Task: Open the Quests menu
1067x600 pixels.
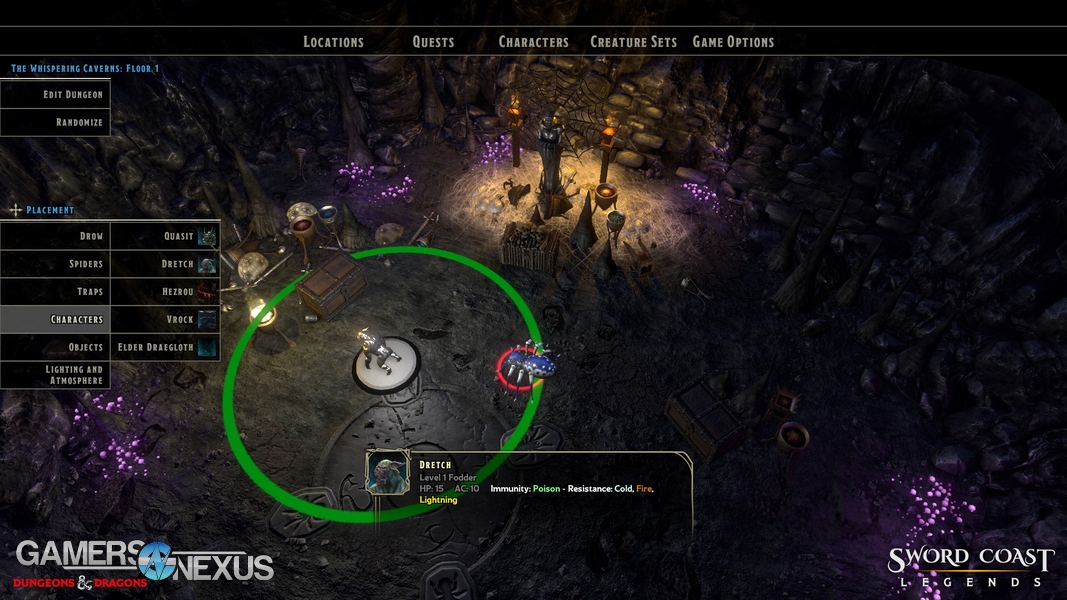Action: click(x=433, y=42)
